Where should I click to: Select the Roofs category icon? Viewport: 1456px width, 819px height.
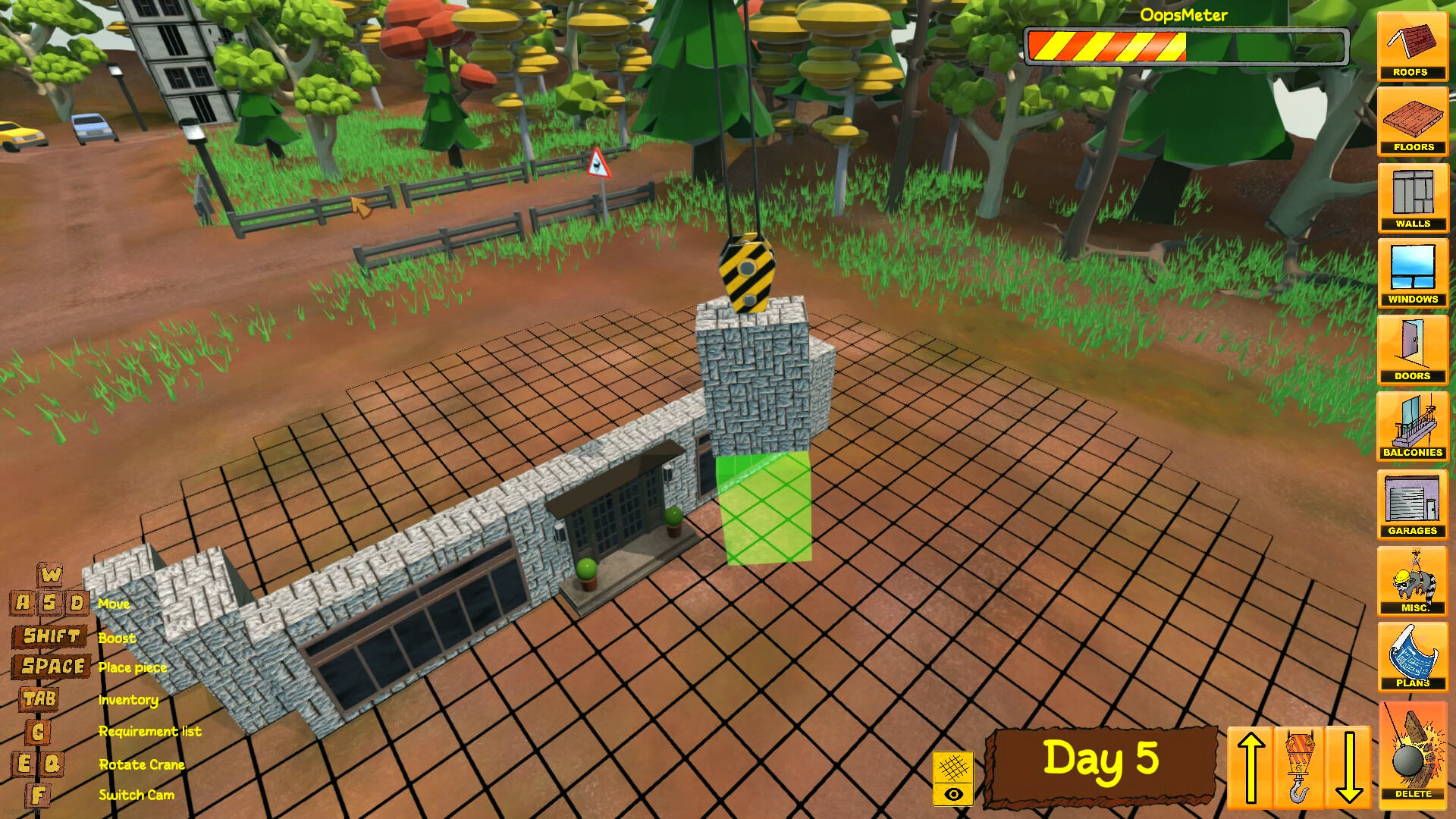1412,47
